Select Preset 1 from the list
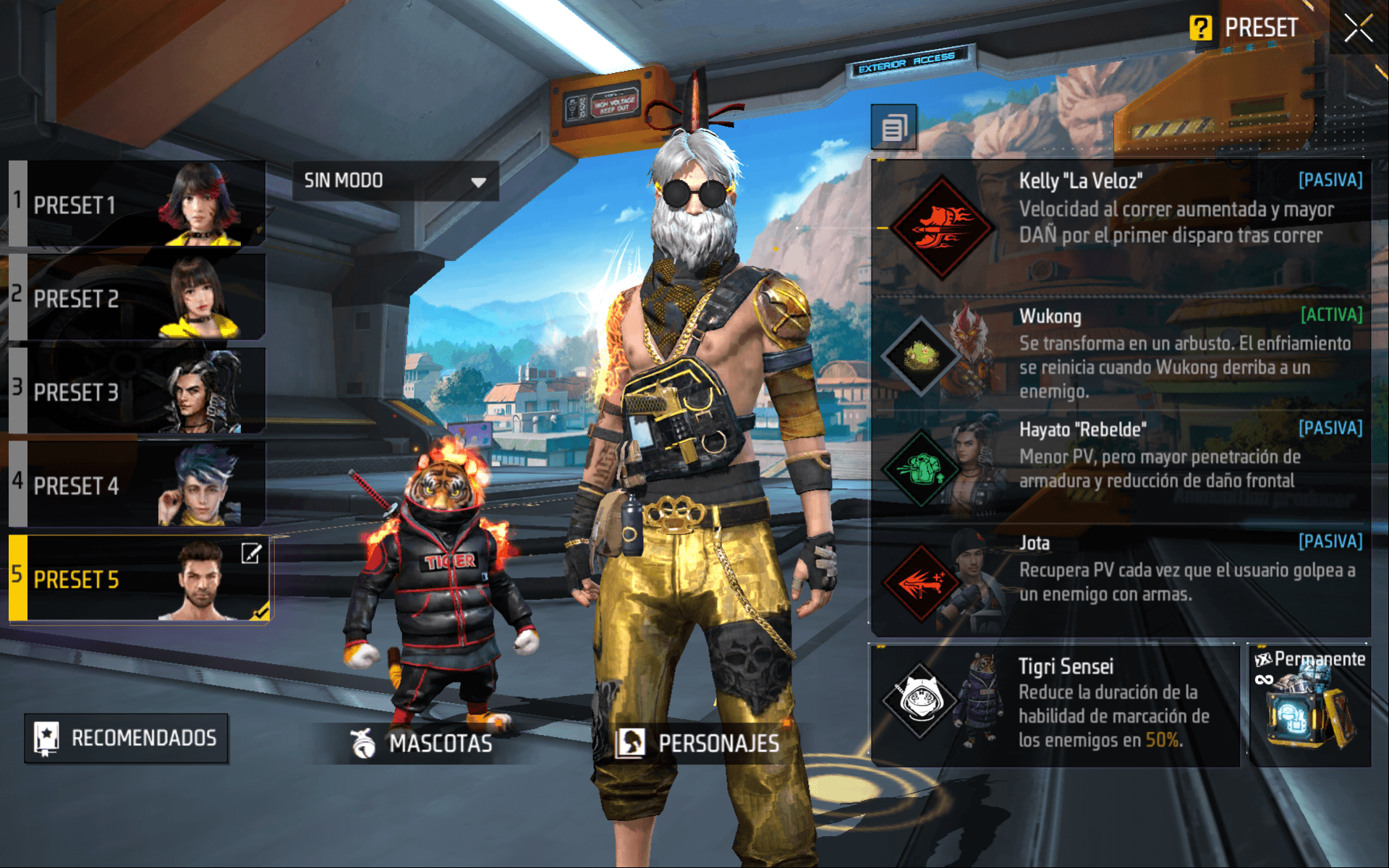This screenshot has height=868, width=1389. (x=137, y=205)
